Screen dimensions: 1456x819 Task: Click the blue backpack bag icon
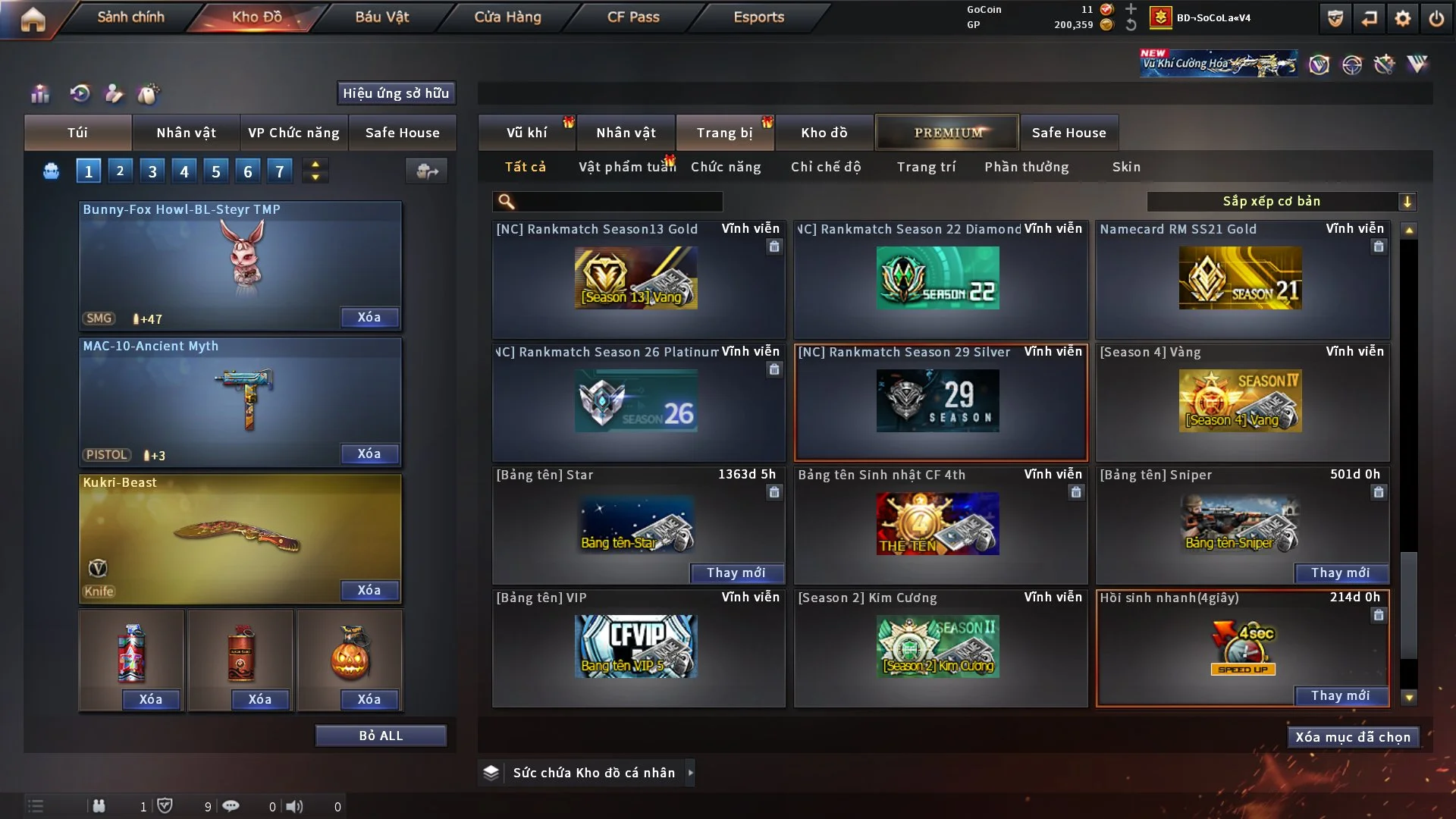[50, 171]
